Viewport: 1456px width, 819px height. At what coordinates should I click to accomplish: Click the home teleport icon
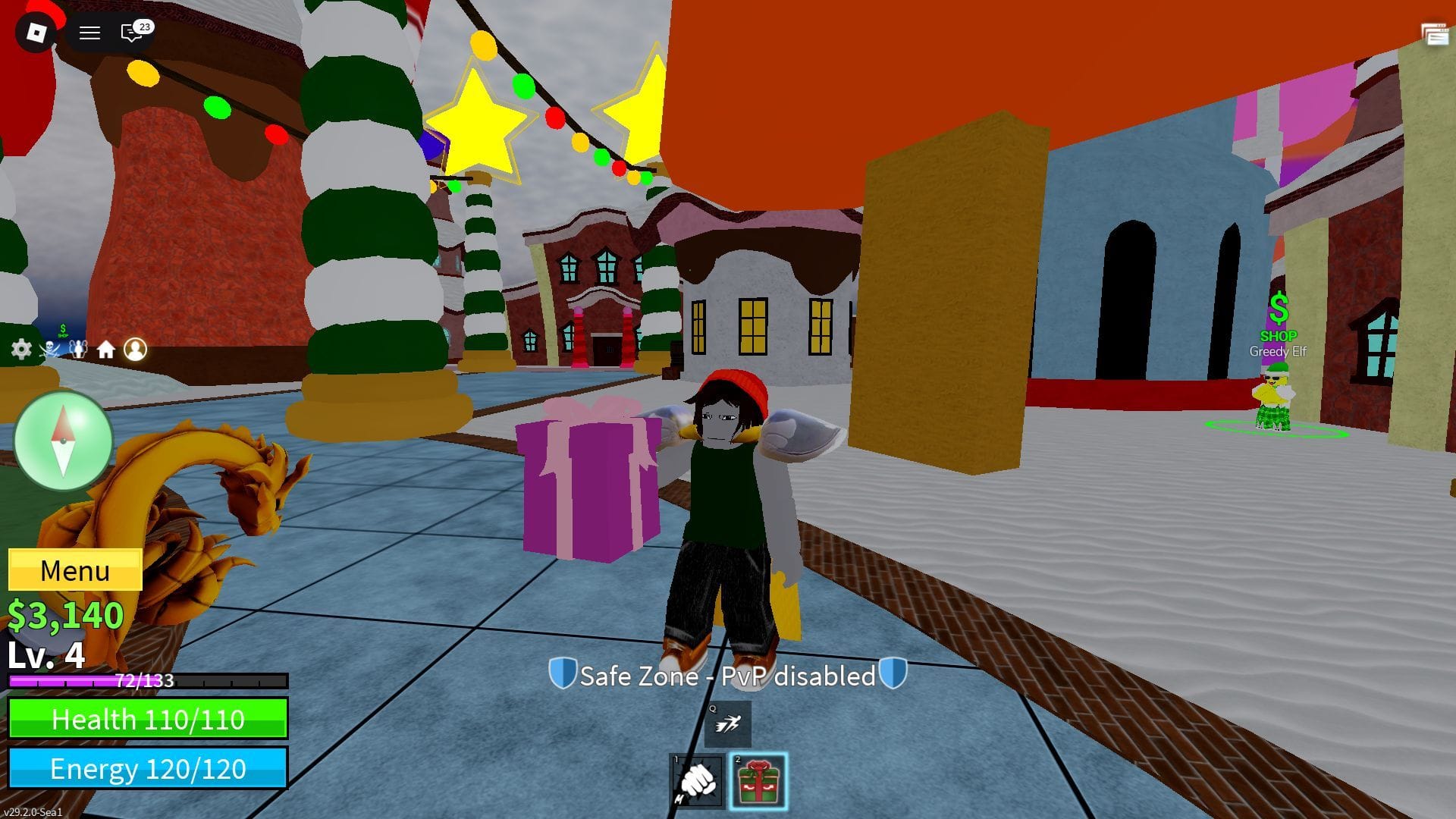[x=106, y=349]
